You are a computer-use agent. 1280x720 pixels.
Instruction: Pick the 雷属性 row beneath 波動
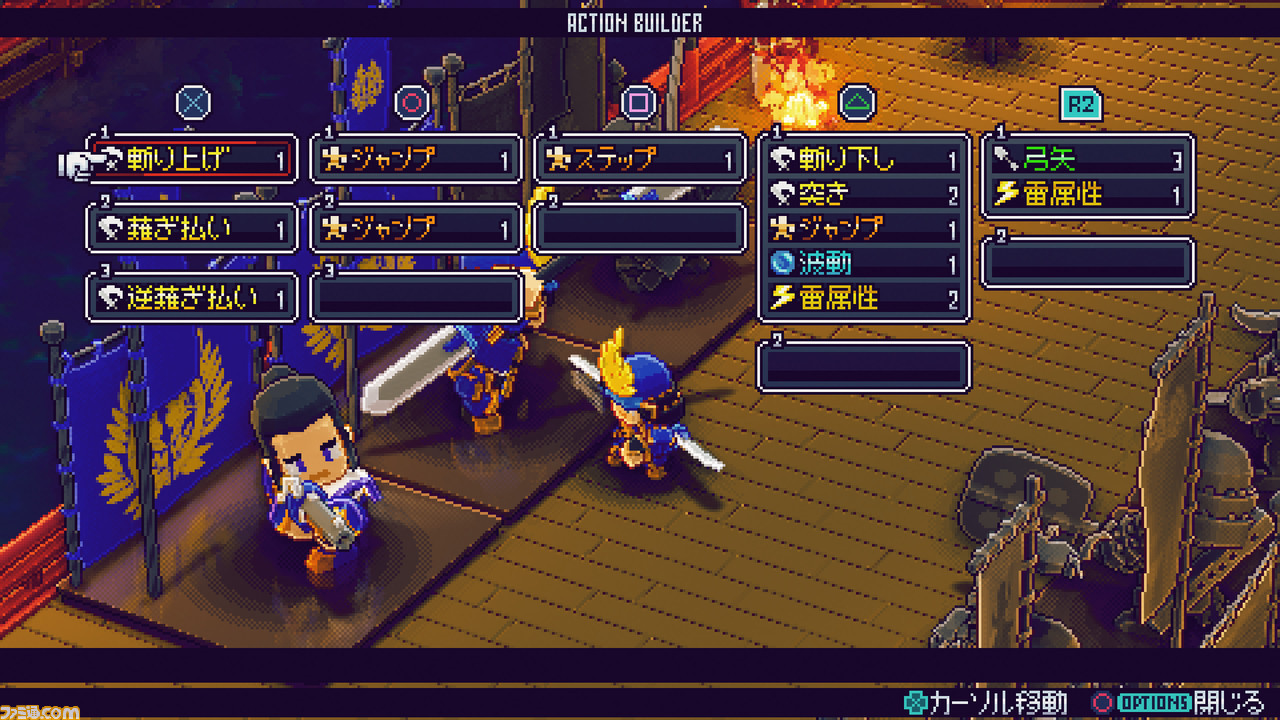(x=864, y=298)
